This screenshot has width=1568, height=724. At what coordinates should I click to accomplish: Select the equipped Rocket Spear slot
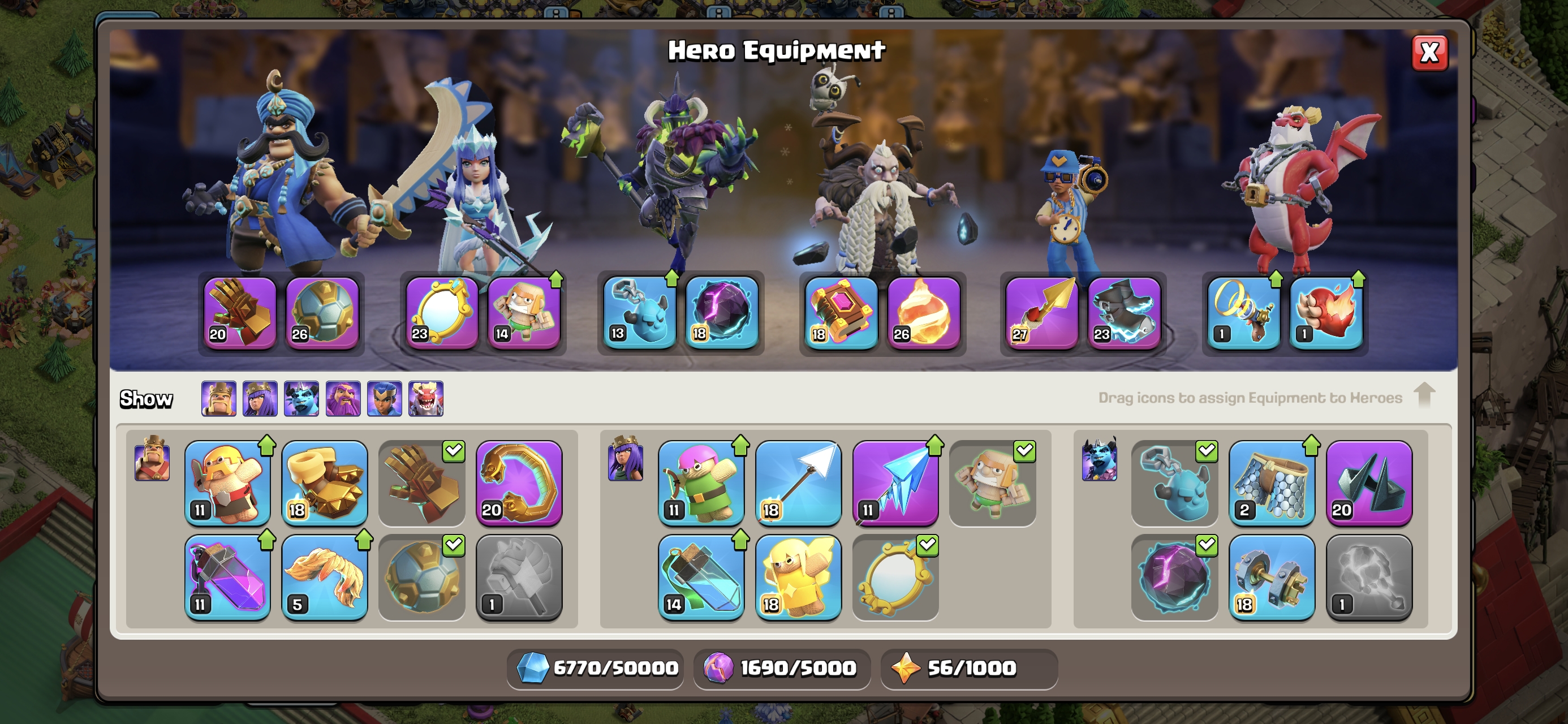(x=1041, y=313)
